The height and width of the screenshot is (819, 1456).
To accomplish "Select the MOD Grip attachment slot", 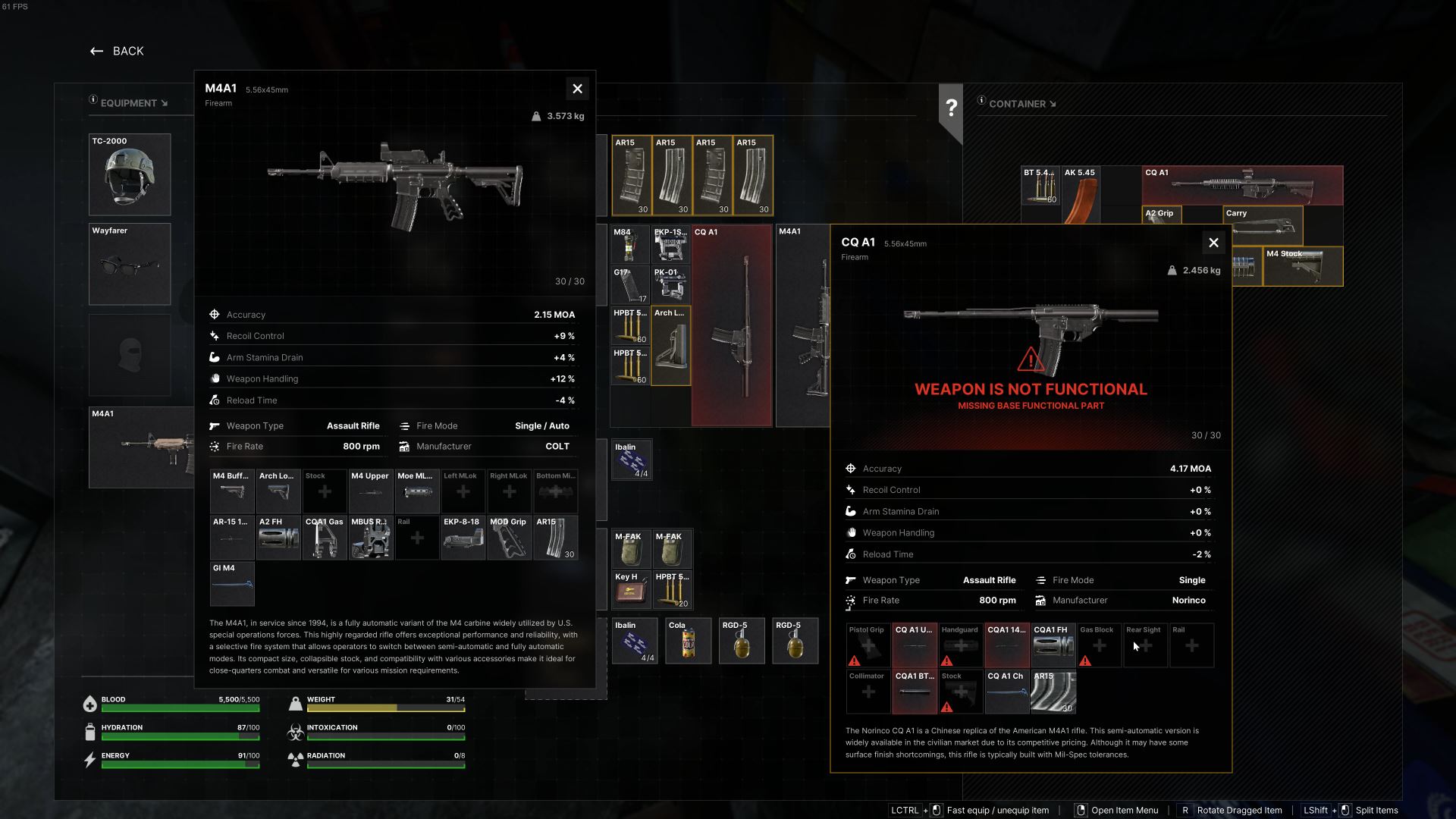I will point(509,538).
